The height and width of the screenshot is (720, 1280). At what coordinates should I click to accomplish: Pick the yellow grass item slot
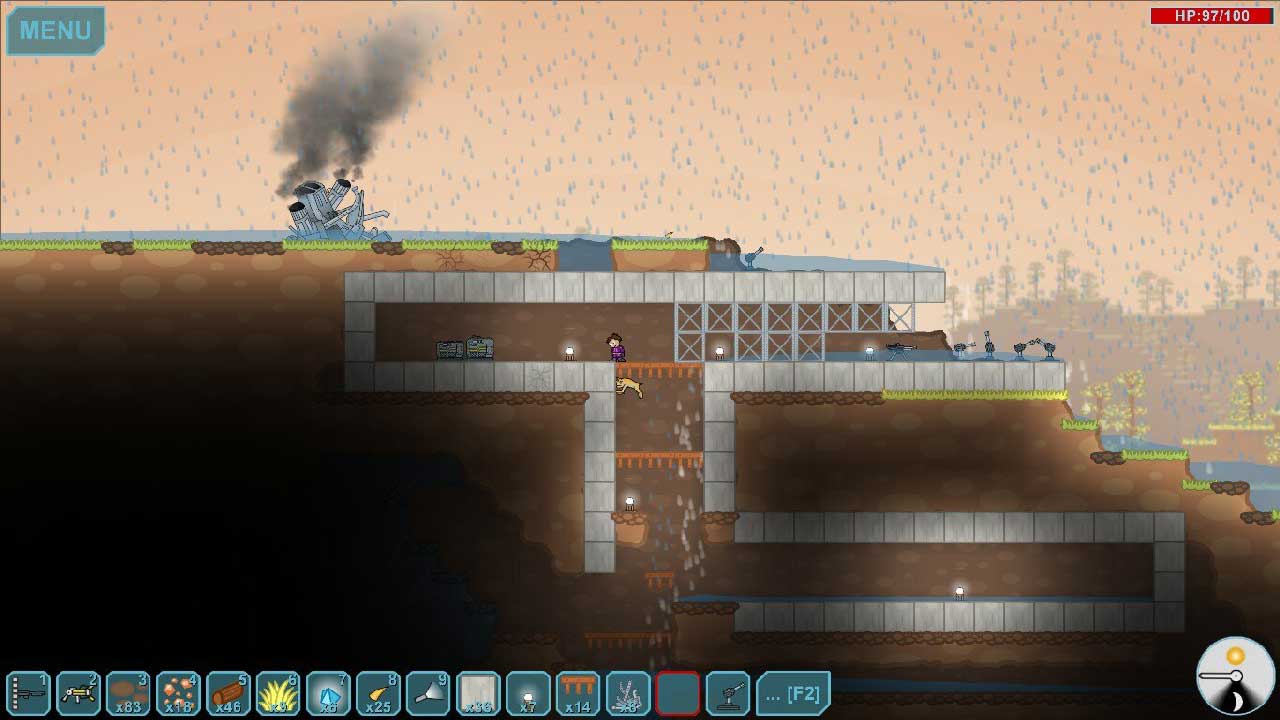point(278,693)
